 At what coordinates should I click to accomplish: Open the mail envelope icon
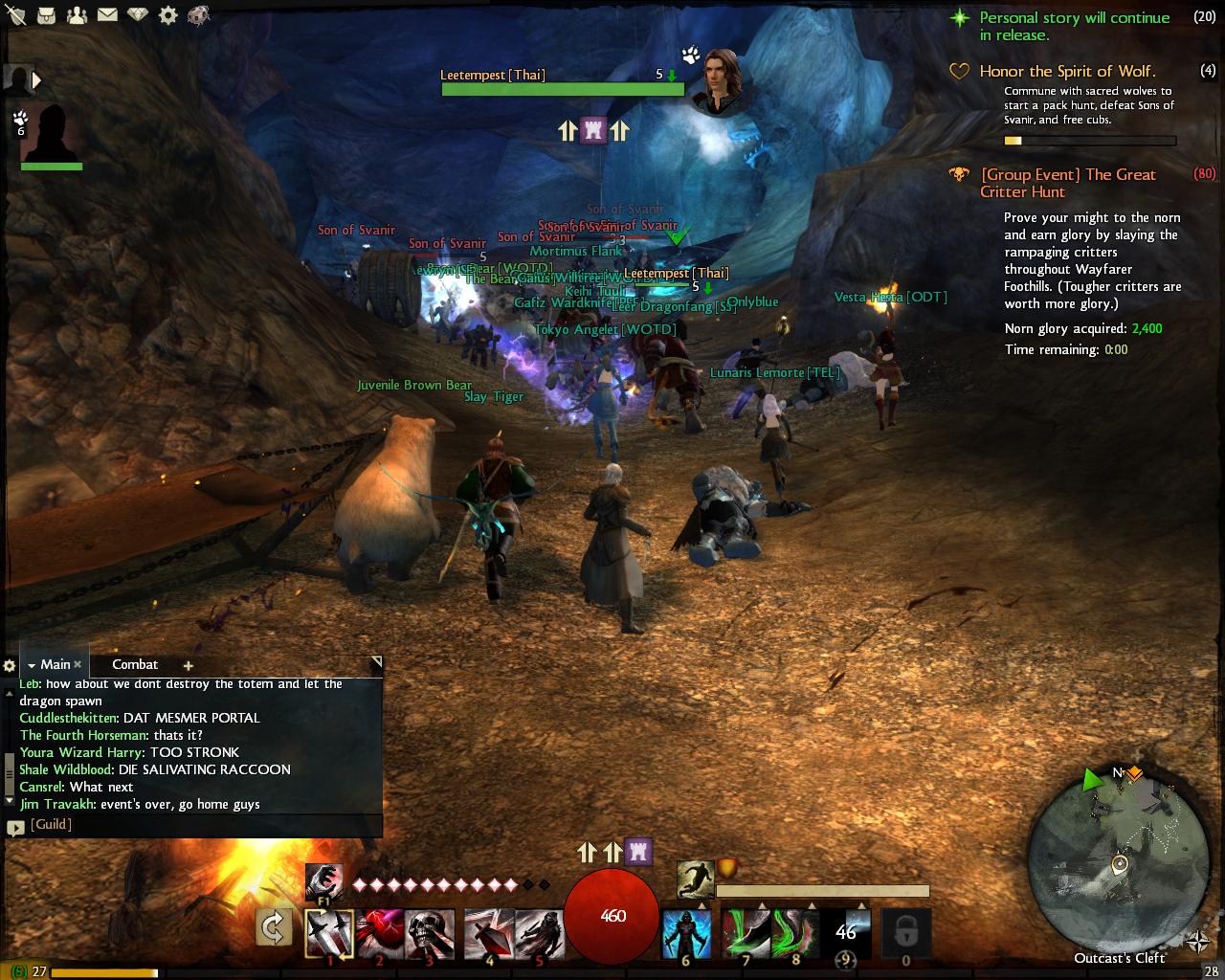[107, 15]
